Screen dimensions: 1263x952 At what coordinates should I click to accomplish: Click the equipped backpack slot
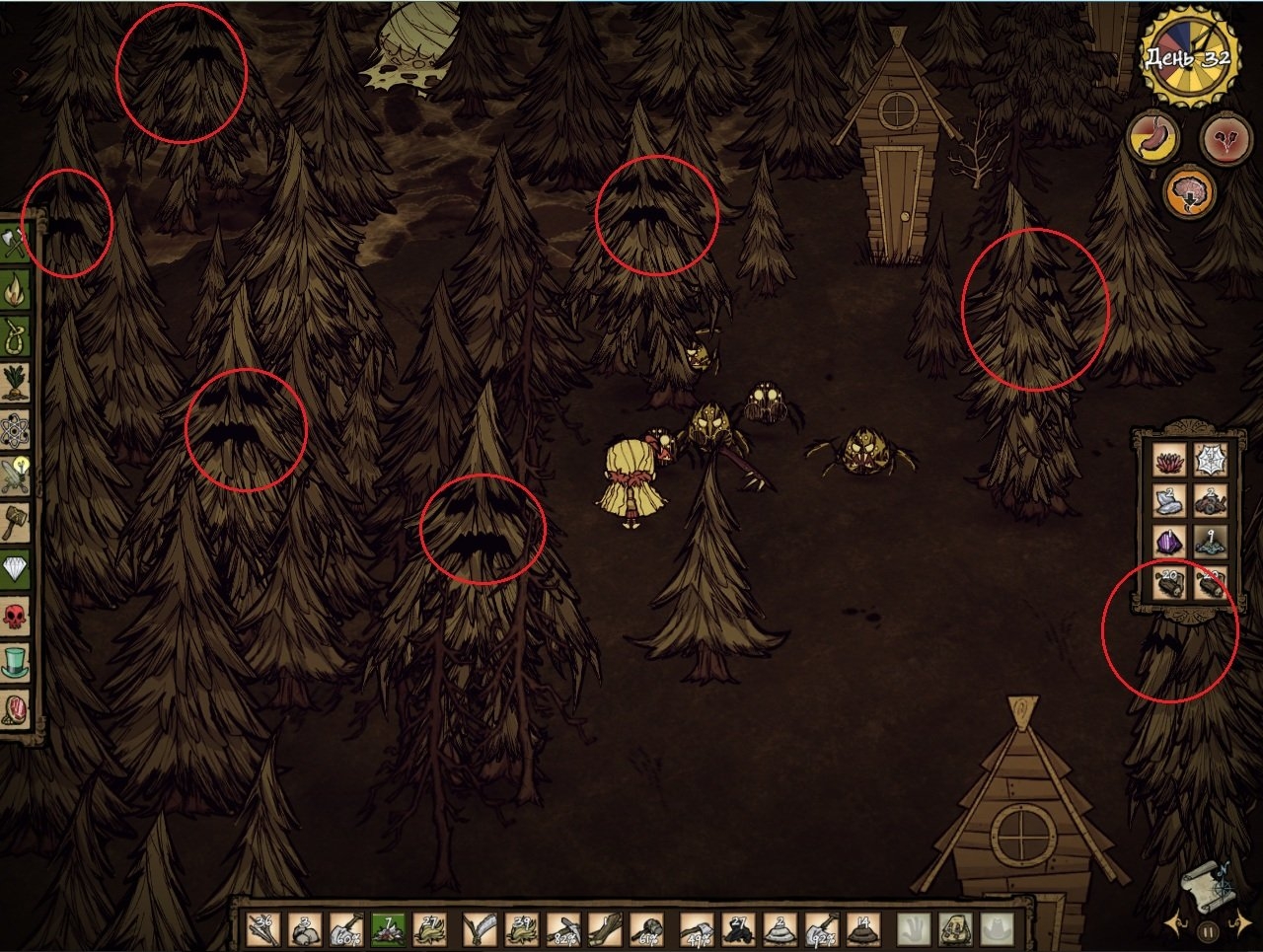957,929
